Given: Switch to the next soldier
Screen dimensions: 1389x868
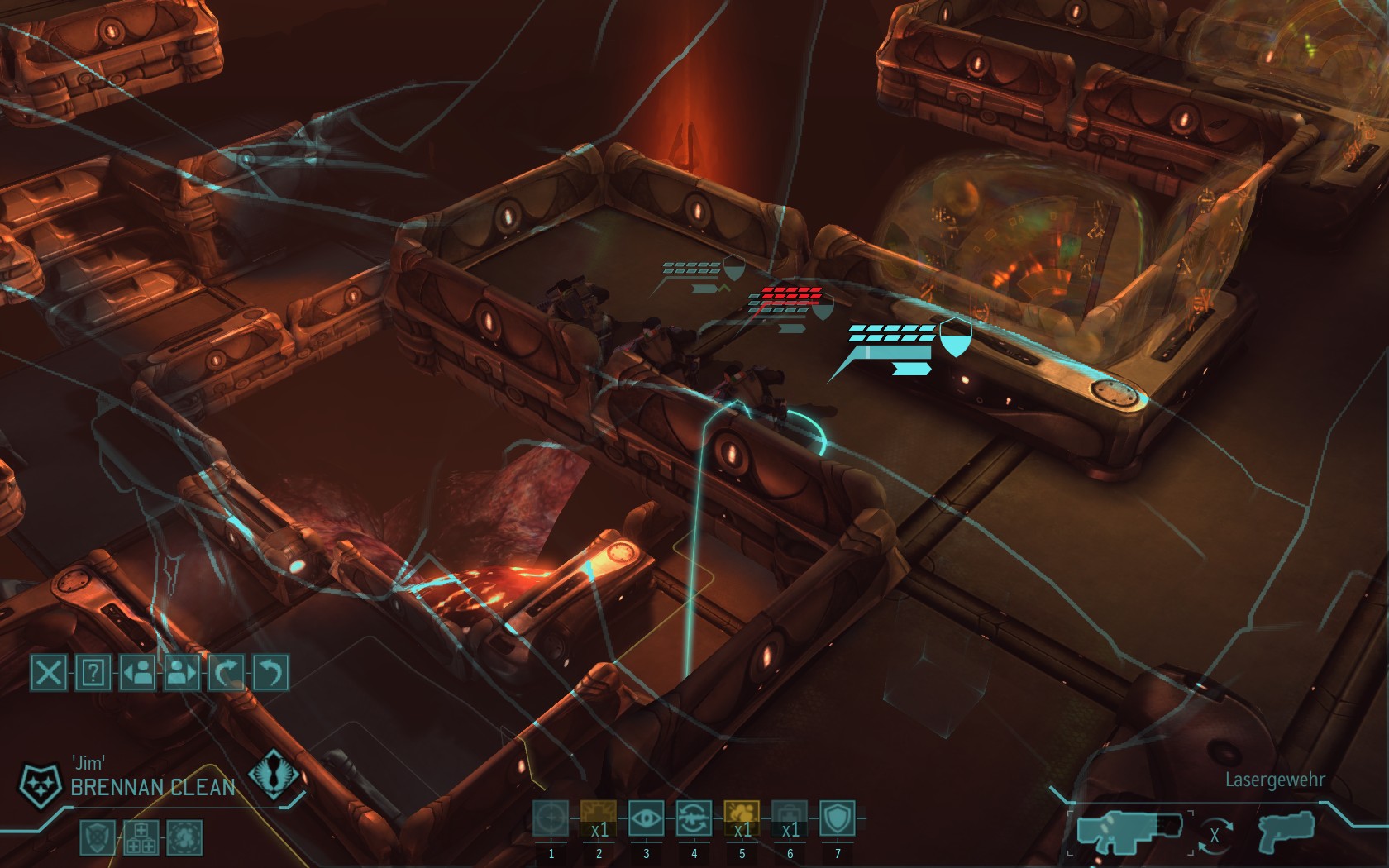Looking at the screenshot, I should click(181, 673).
